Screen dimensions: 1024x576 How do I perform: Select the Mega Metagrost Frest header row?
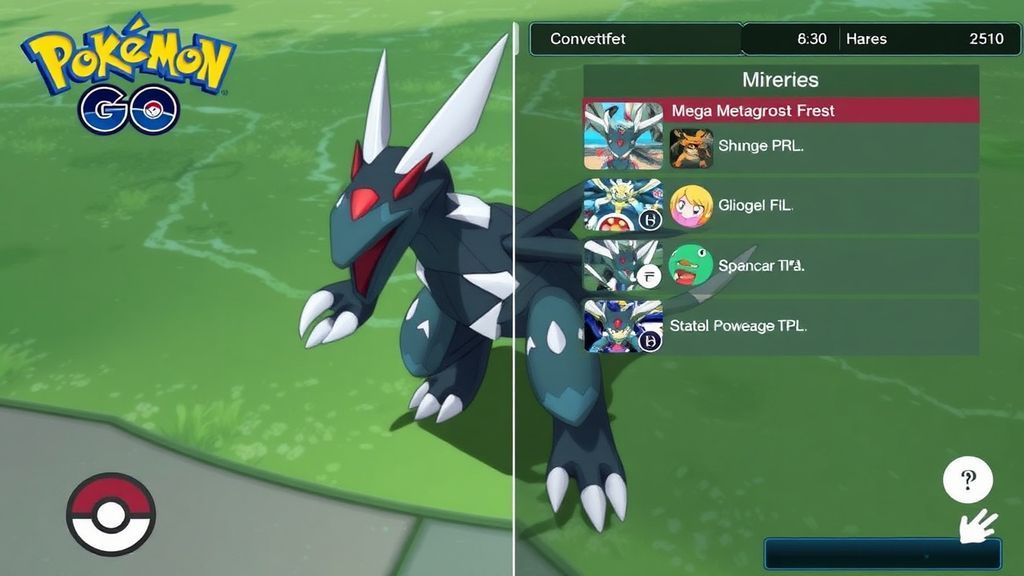click(x=780, y=110)
